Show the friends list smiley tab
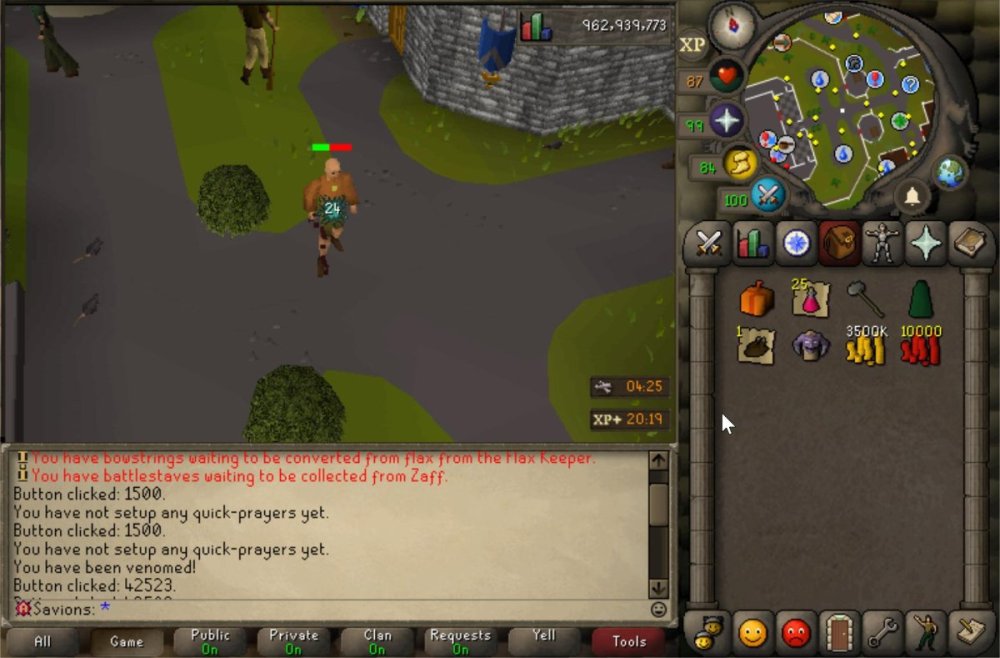The width and height of the screenshot is (1000, 658). (752, 632)
